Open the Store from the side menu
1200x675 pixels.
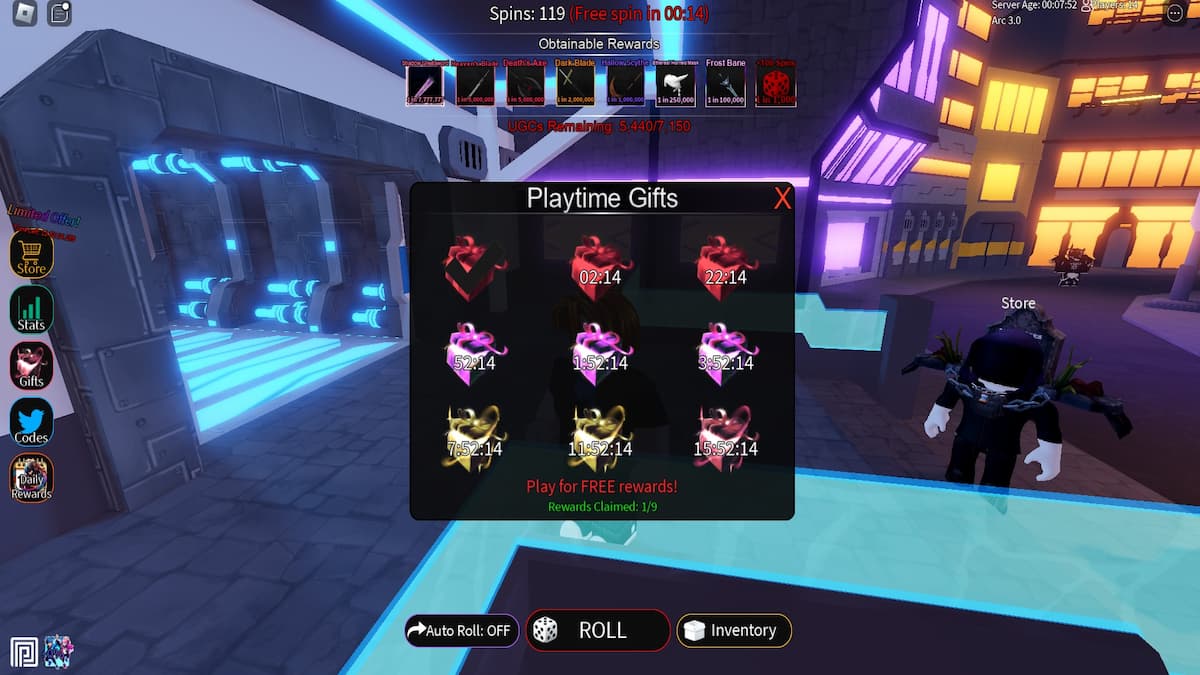(x=31, y=255)
